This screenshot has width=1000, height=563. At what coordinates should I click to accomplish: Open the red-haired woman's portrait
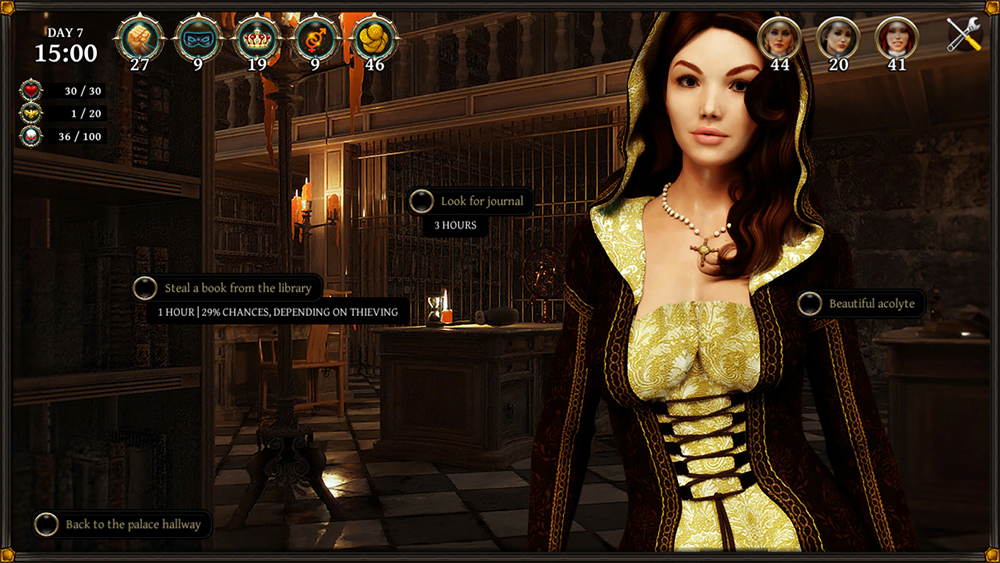pos(896,38)
